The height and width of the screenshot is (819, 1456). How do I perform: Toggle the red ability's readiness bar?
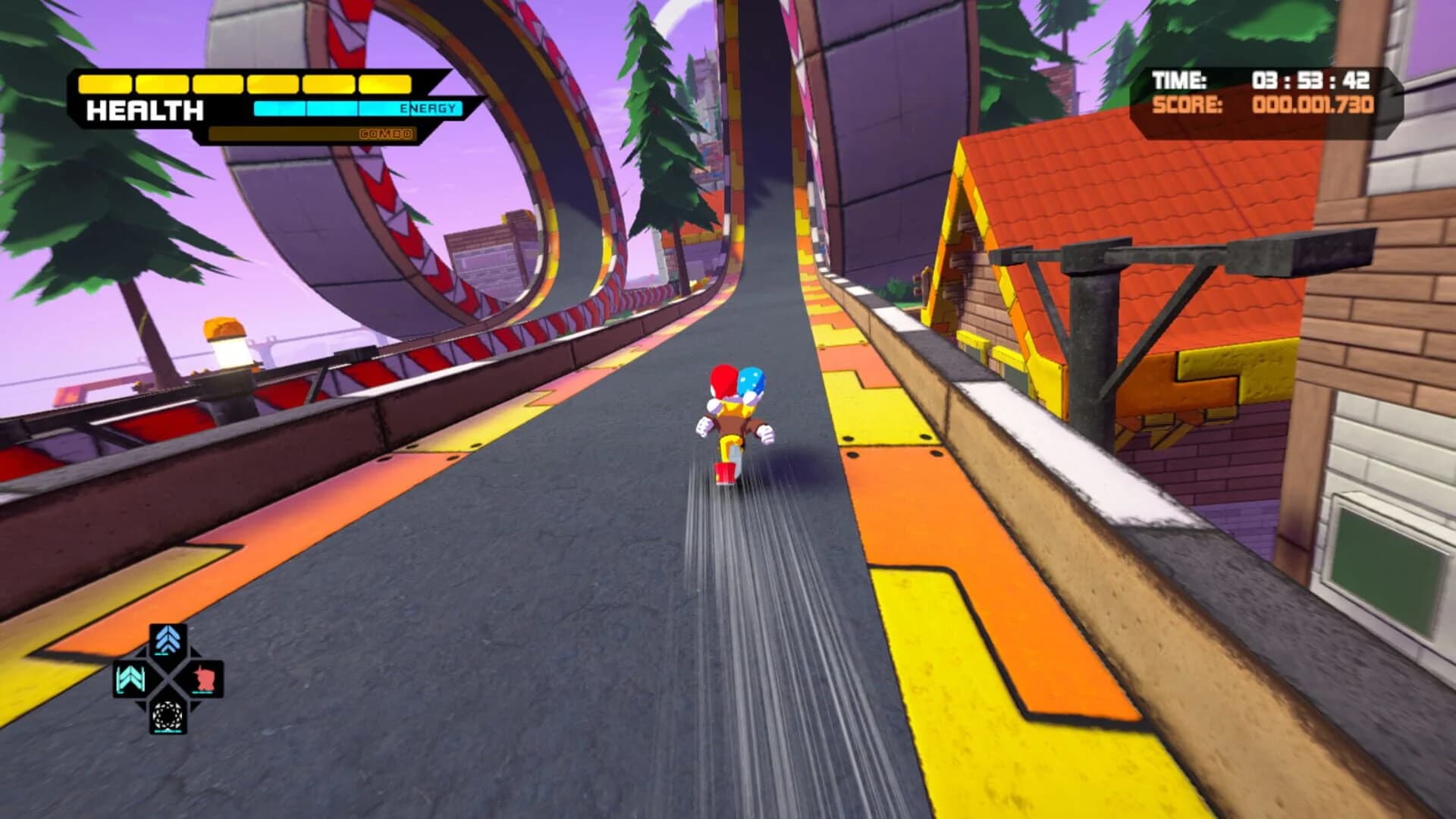(202, 692)
